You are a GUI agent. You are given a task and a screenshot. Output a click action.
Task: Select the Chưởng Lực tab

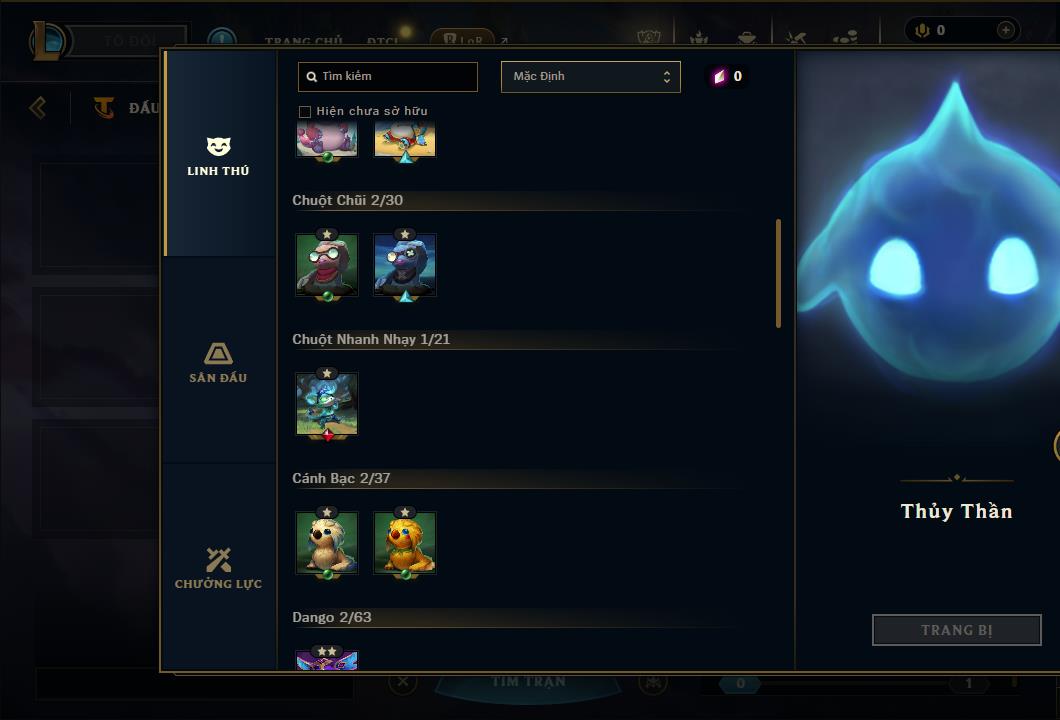point(218,568)
